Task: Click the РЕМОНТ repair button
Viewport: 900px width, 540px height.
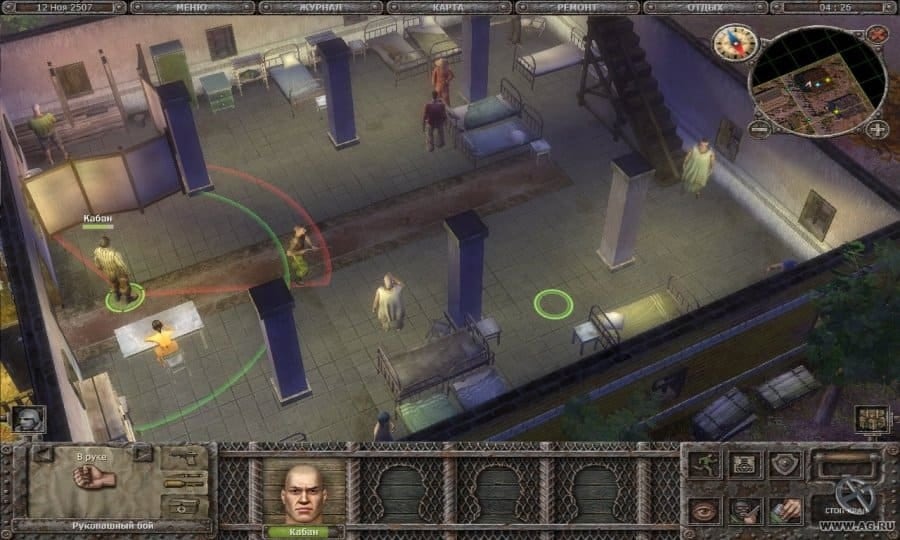Action: (577, 7)
